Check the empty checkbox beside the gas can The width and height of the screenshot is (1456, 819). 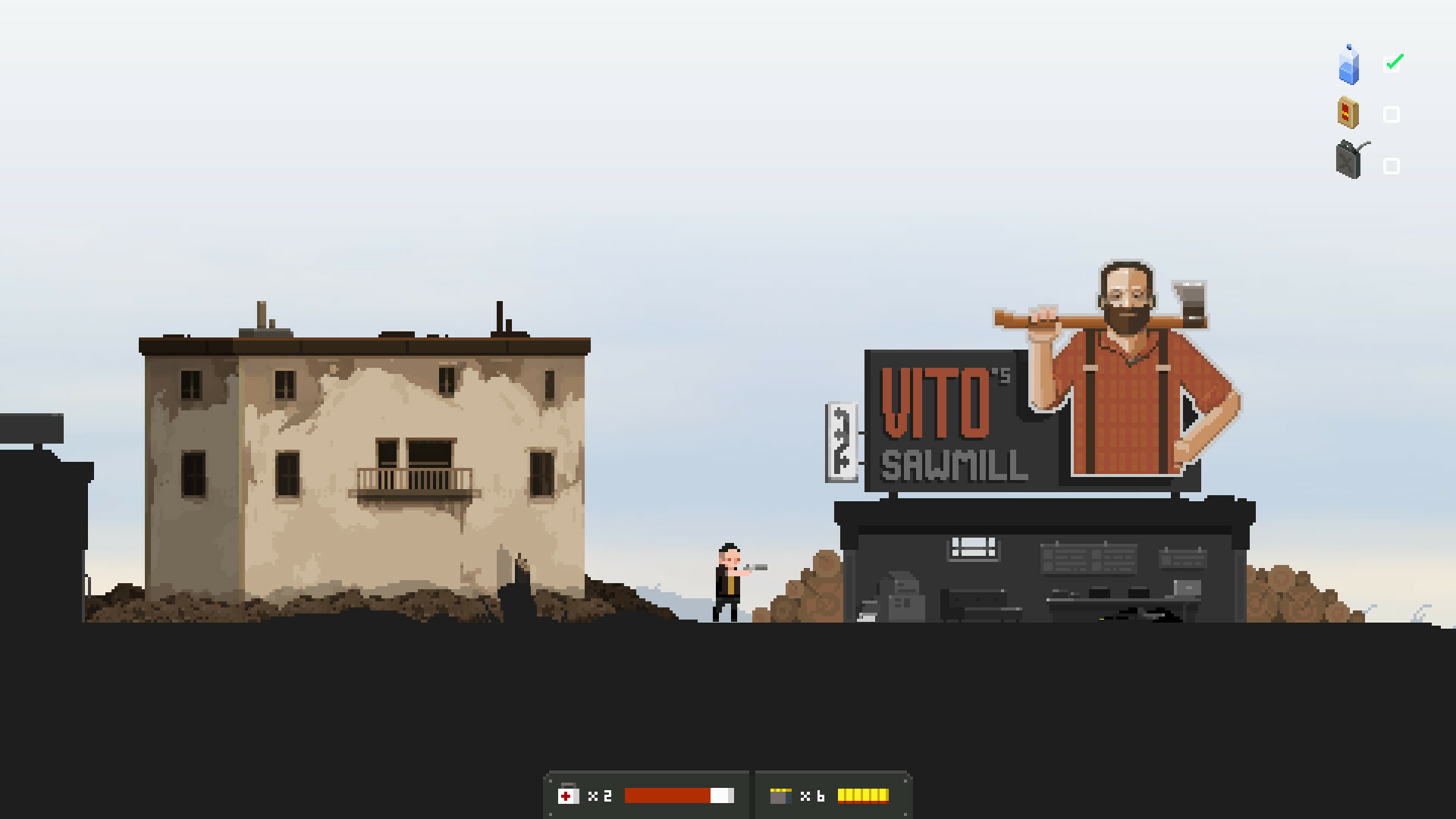[x=1392, y=165]
